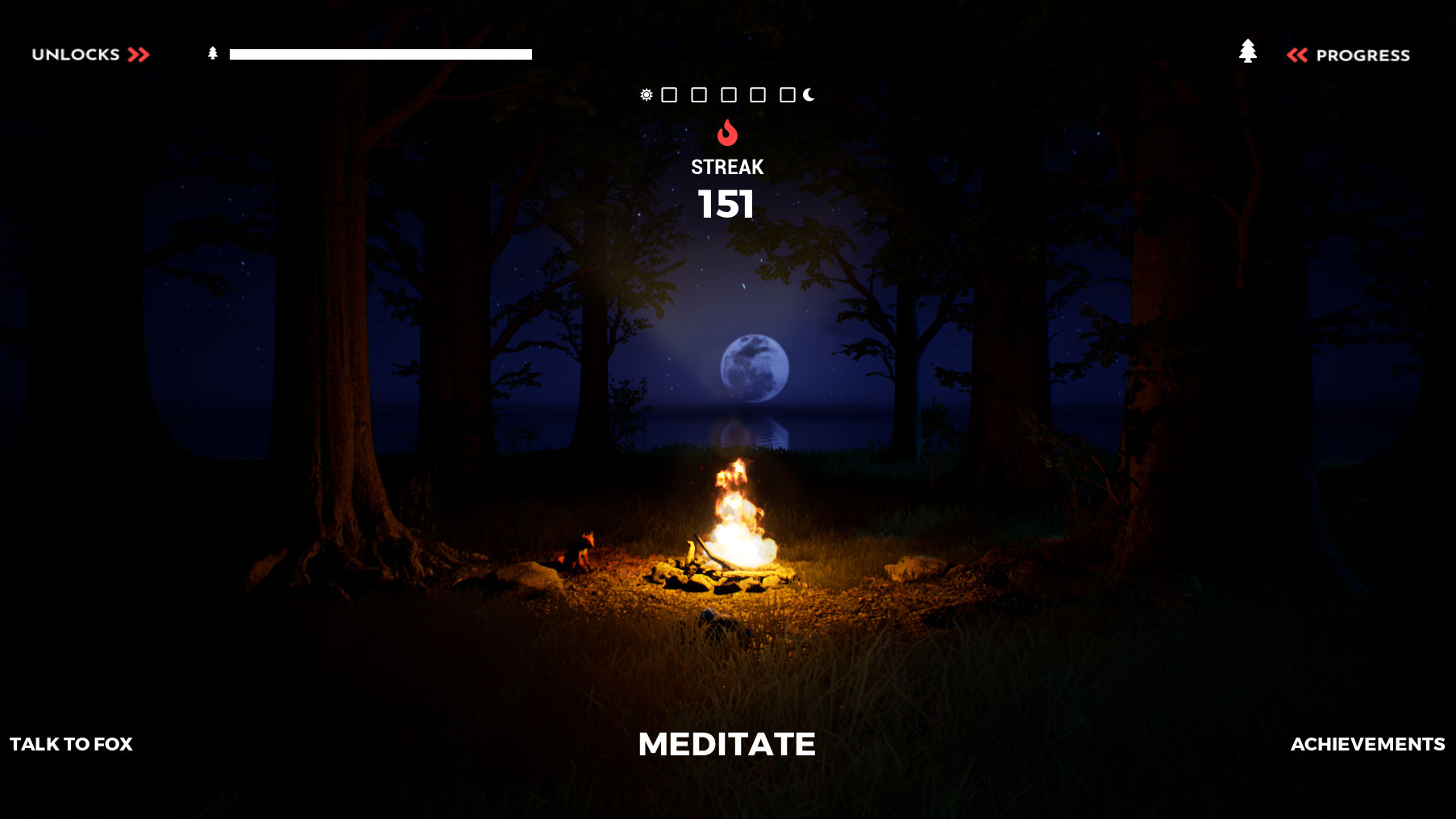Click the tree icon near Progress
1456x819 pixels.
pos(1249,51)
